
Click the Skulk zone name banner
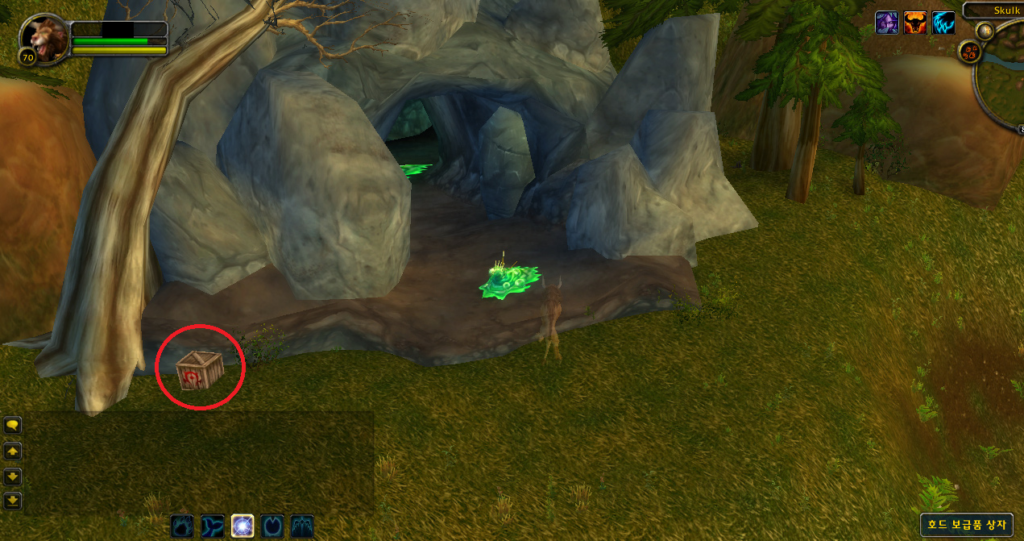click(995, 9)
